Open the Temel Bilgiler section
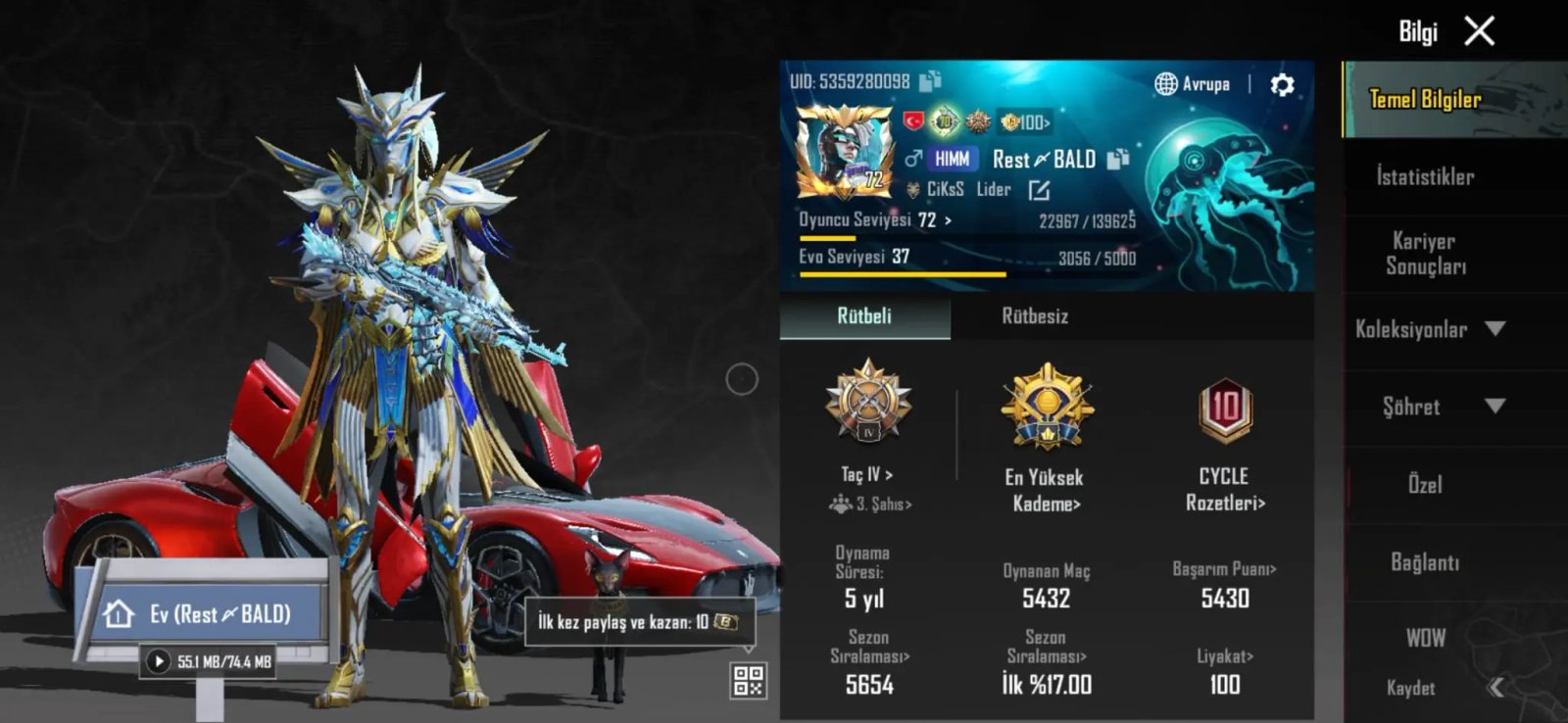Image resolution: width=1568 pixels, height=723 pixels. point(1425,99)
